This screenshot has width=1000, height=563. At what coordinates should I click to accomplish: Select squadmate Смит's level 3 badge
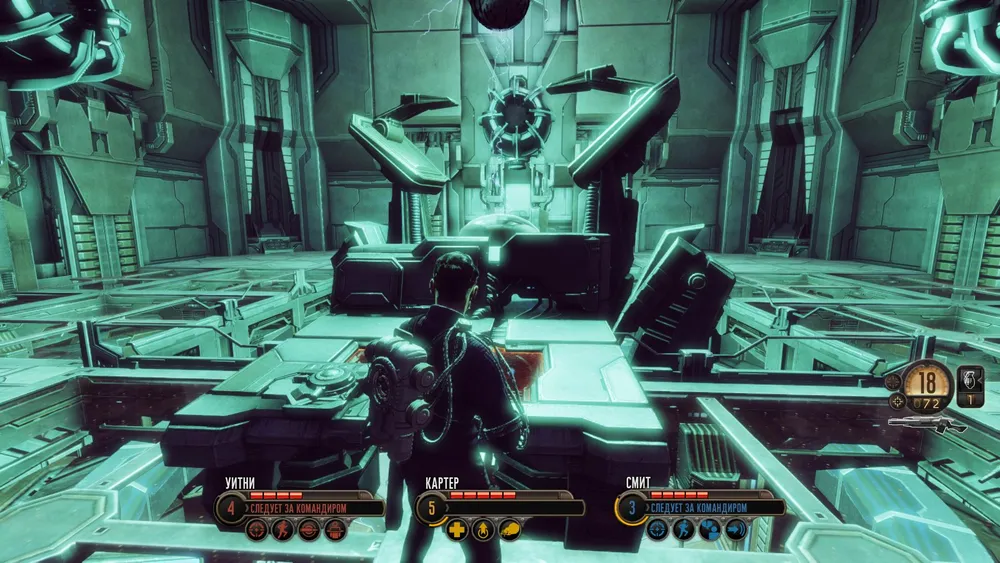(x=631, y=508)
